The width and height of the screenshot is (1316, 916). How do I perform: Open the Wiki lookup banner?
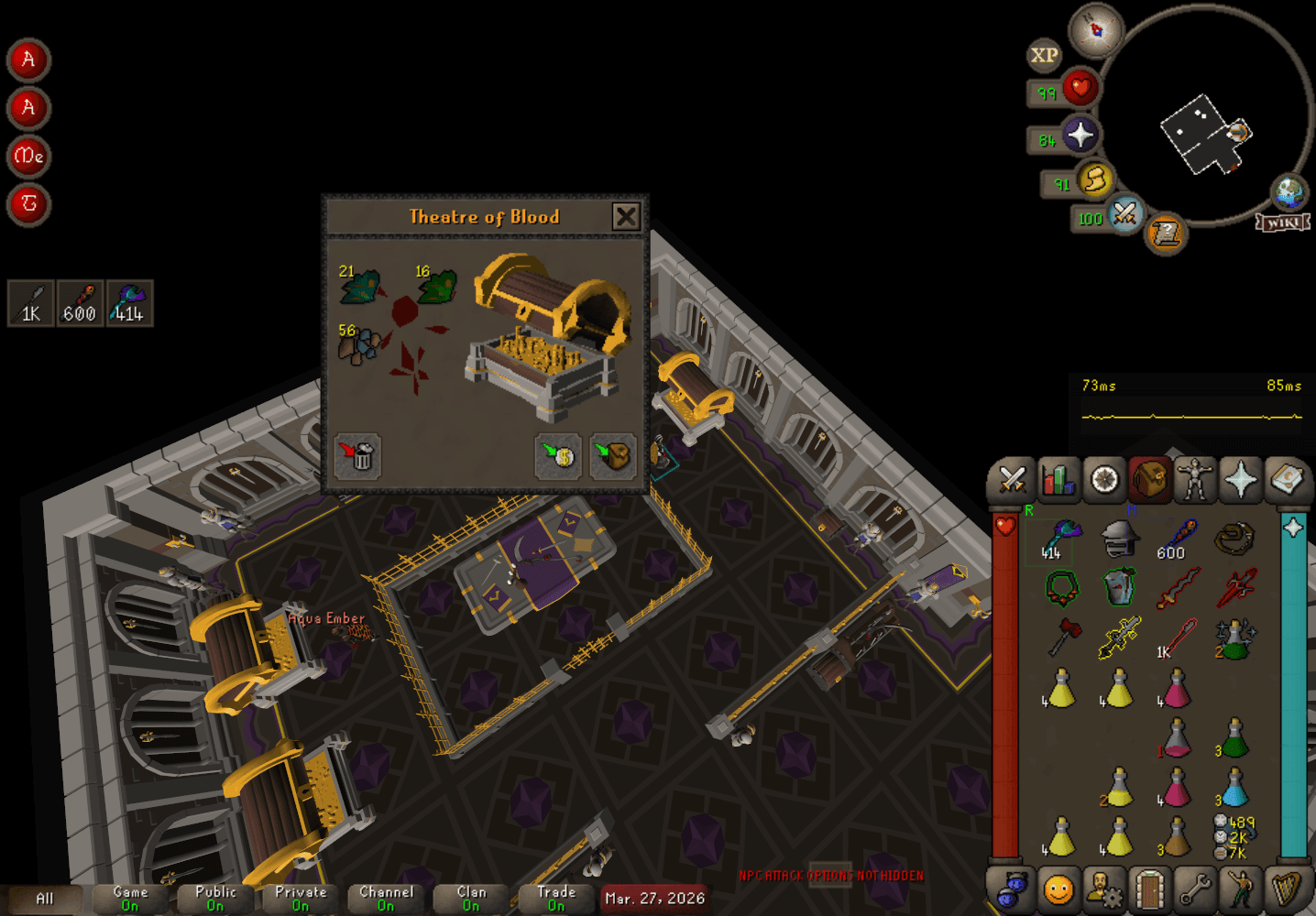tap(1282, 223)
